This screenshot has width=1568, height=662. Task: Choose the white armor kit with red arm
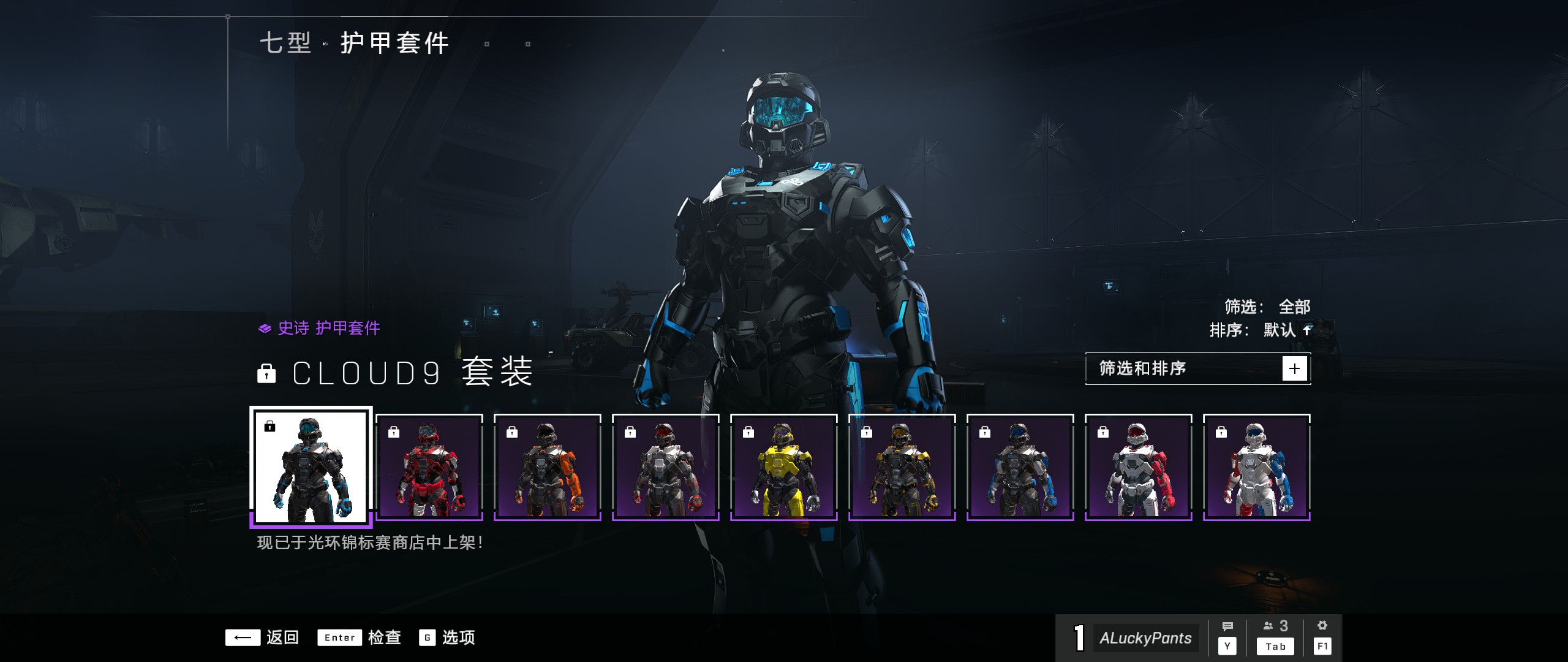tap(1138, 467)
